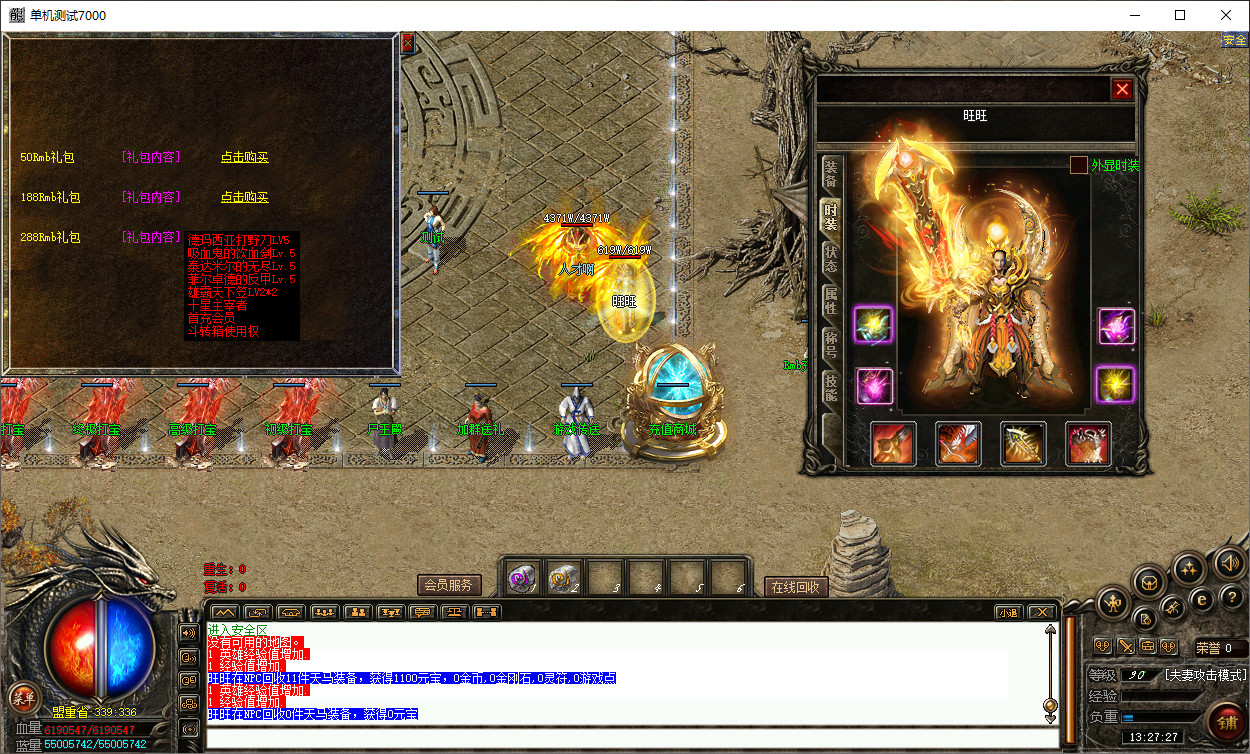The width and height of the screenshot is (1250, 754).
Task: Buy the 188Rmb礼包 via 点击购买
Action: (x=244, y=197)
